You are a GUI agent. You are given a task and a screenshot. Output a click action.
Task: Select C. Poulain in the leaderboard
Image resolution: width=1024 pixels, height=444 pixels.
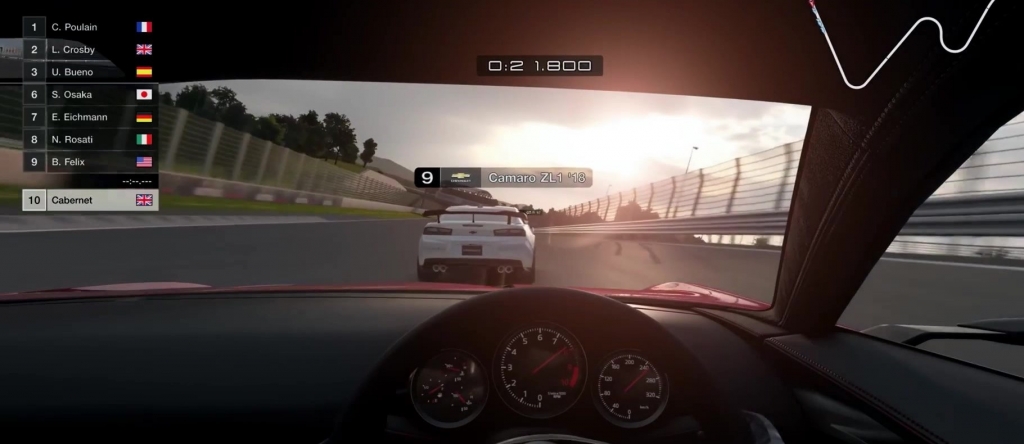90,27
